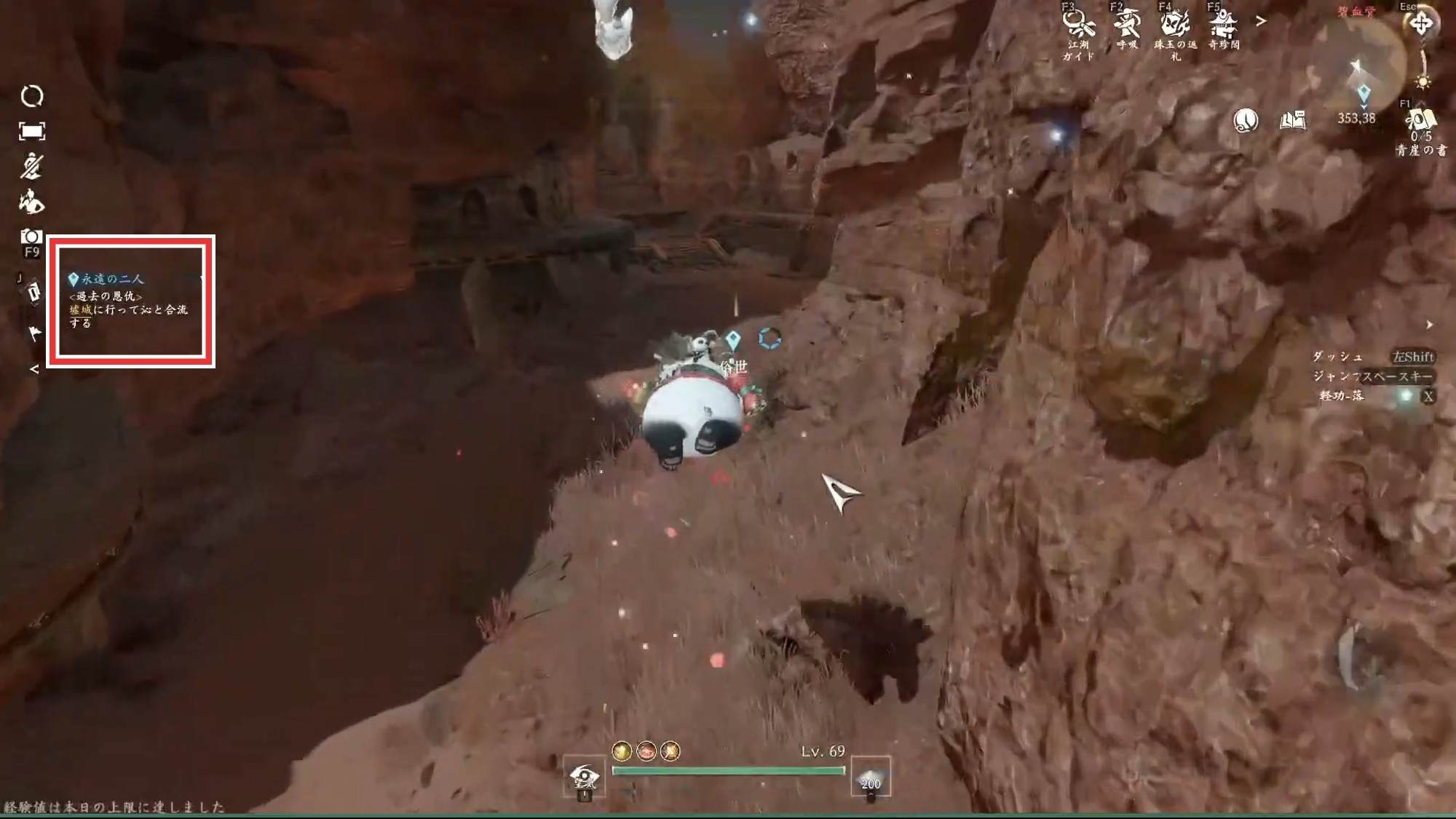The width and height of the screenshot is (1456, 819).
Task: Click the crossed-out character figure icon
Action: 31,166
